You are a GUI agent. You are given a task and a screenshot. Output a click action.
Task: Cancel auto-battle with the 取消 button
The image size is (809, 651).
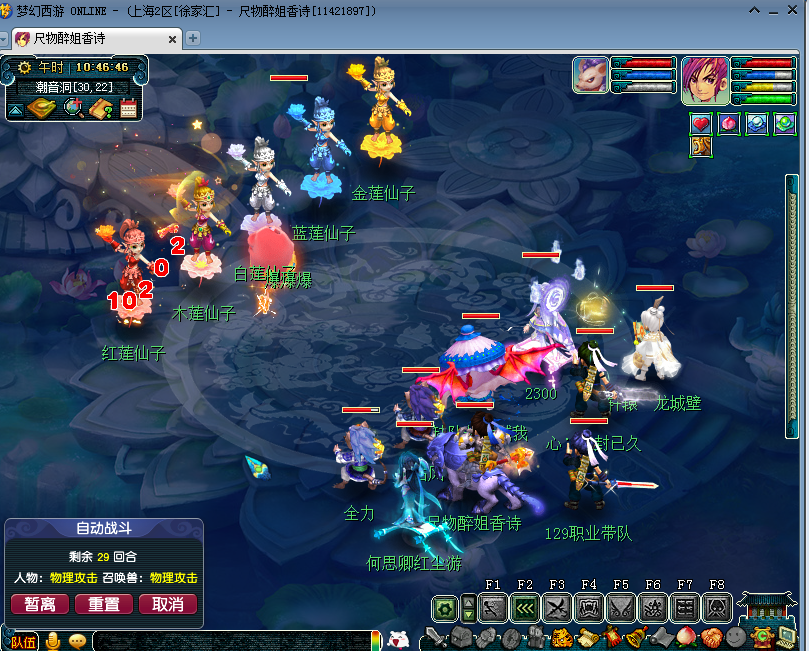[x=168, y=604]
